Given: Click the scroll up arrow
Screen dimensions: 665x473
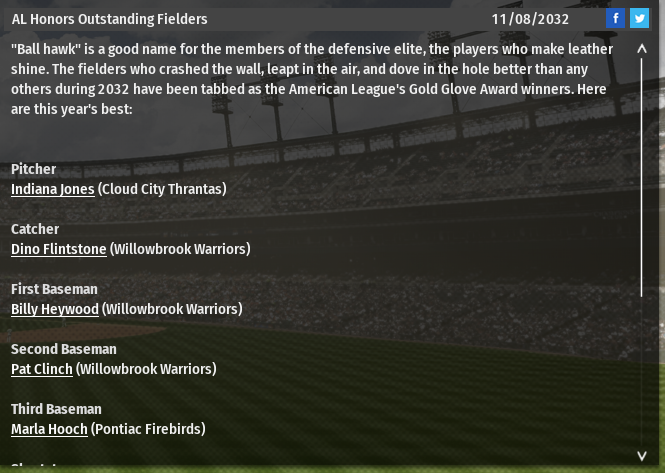Looking at the screenshot, I should coord(642,48).
